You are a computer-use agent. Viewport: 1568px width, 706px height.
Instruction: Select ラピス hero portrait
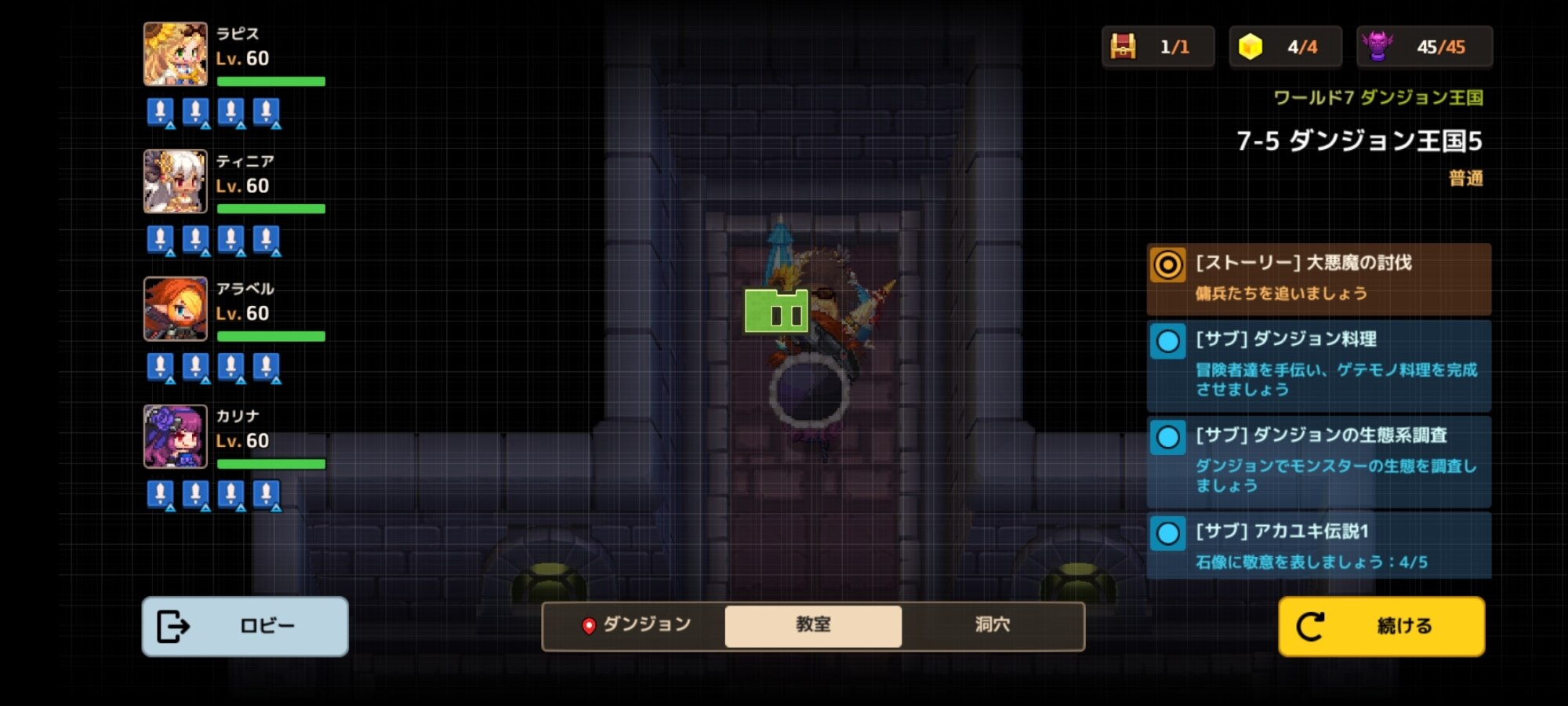[x=176, y=54]
